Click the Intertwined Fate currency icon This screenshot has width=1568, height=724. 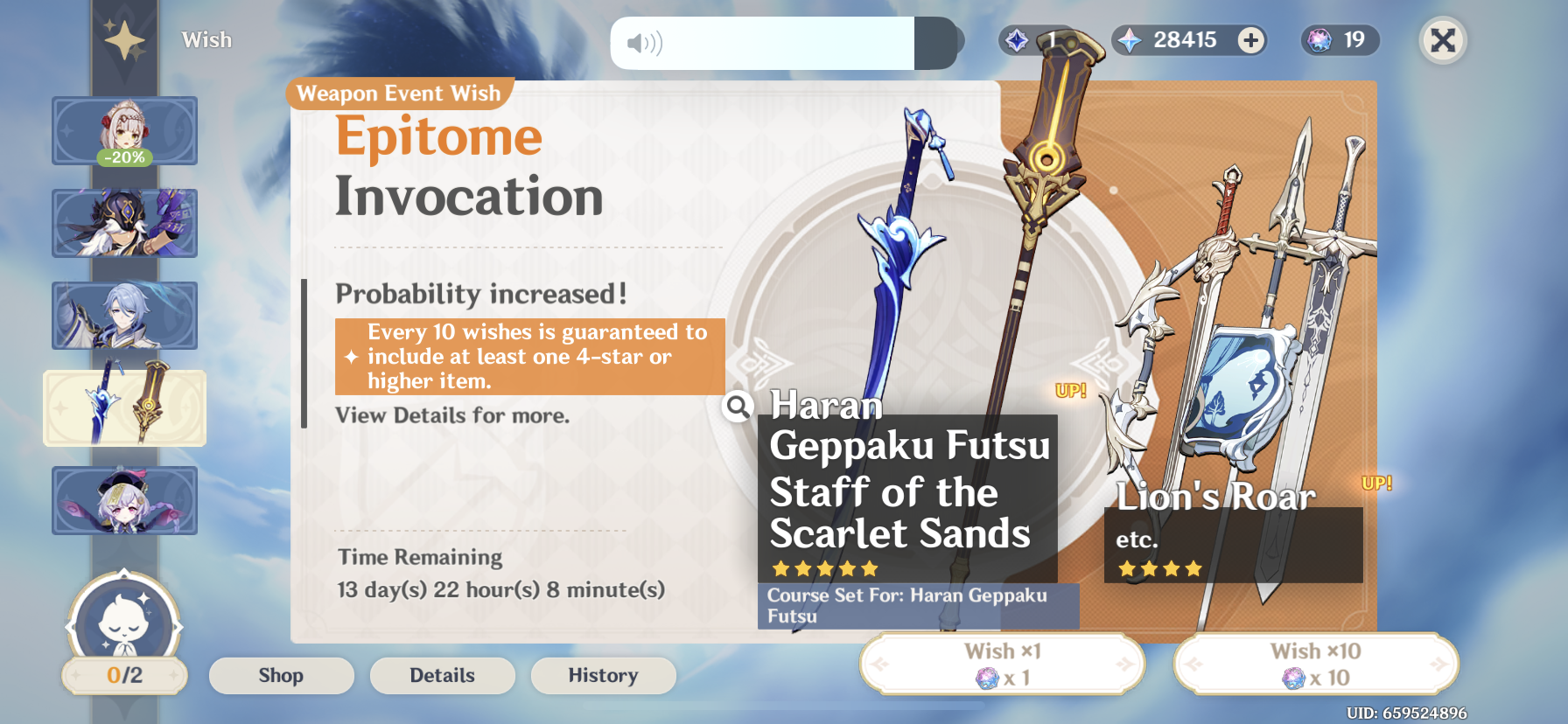tap(1015, 39)
